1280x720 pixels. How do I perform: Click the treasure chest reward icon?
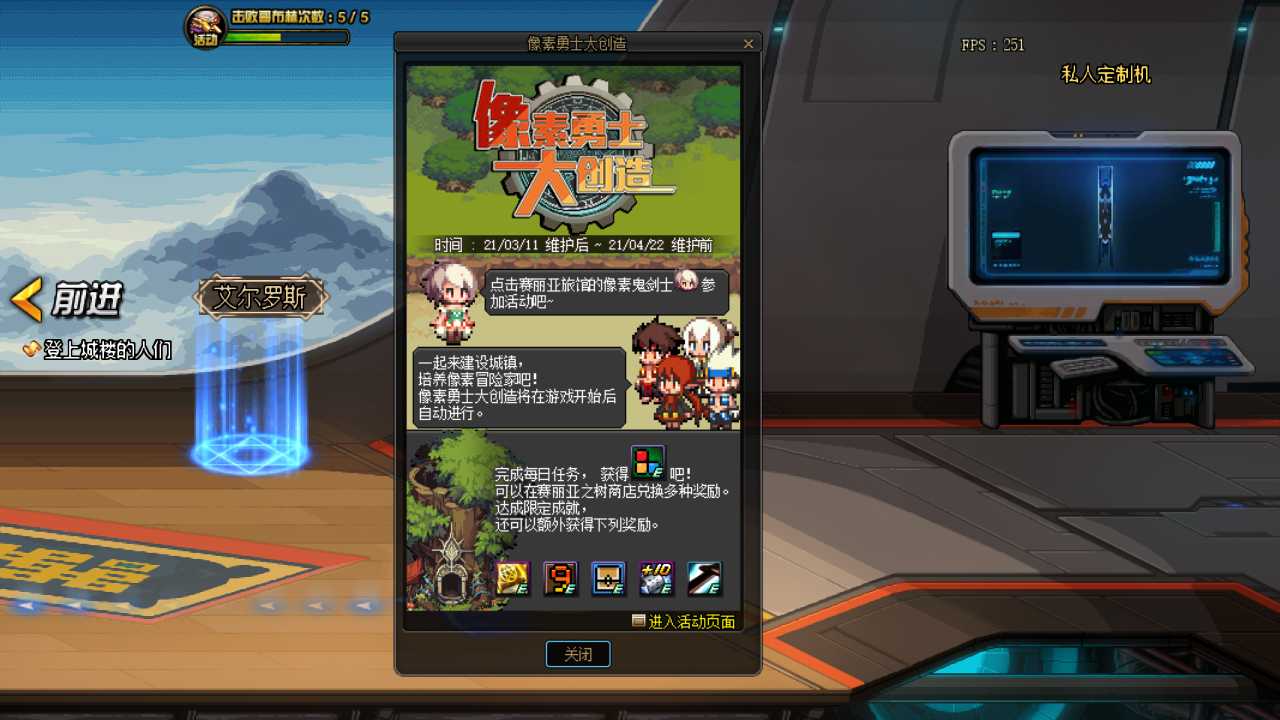point(608,578)
